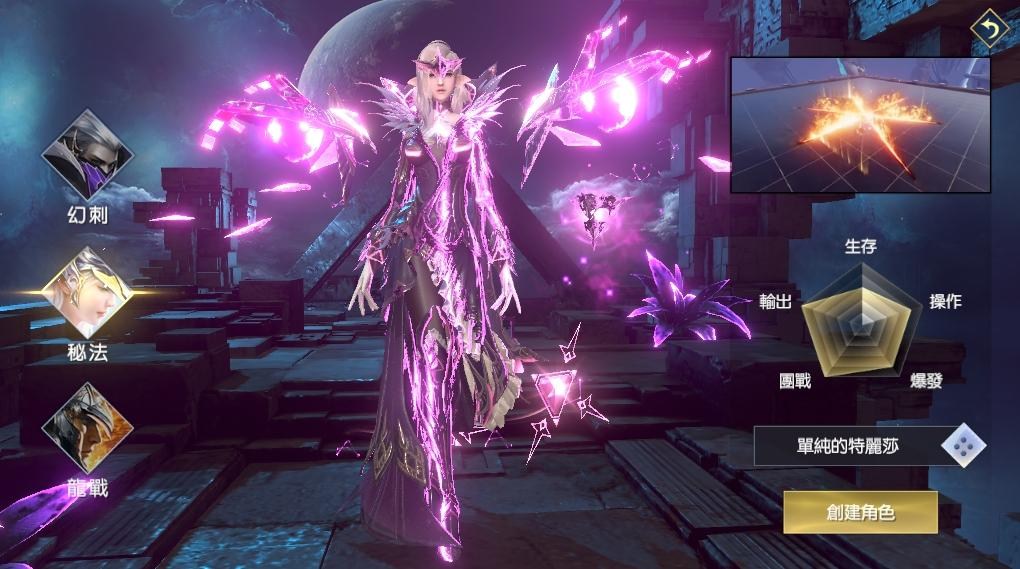Select the 幻刺 assassin class
The height and width of the screenshot is (569, 1020).
[x=87, y=158]
